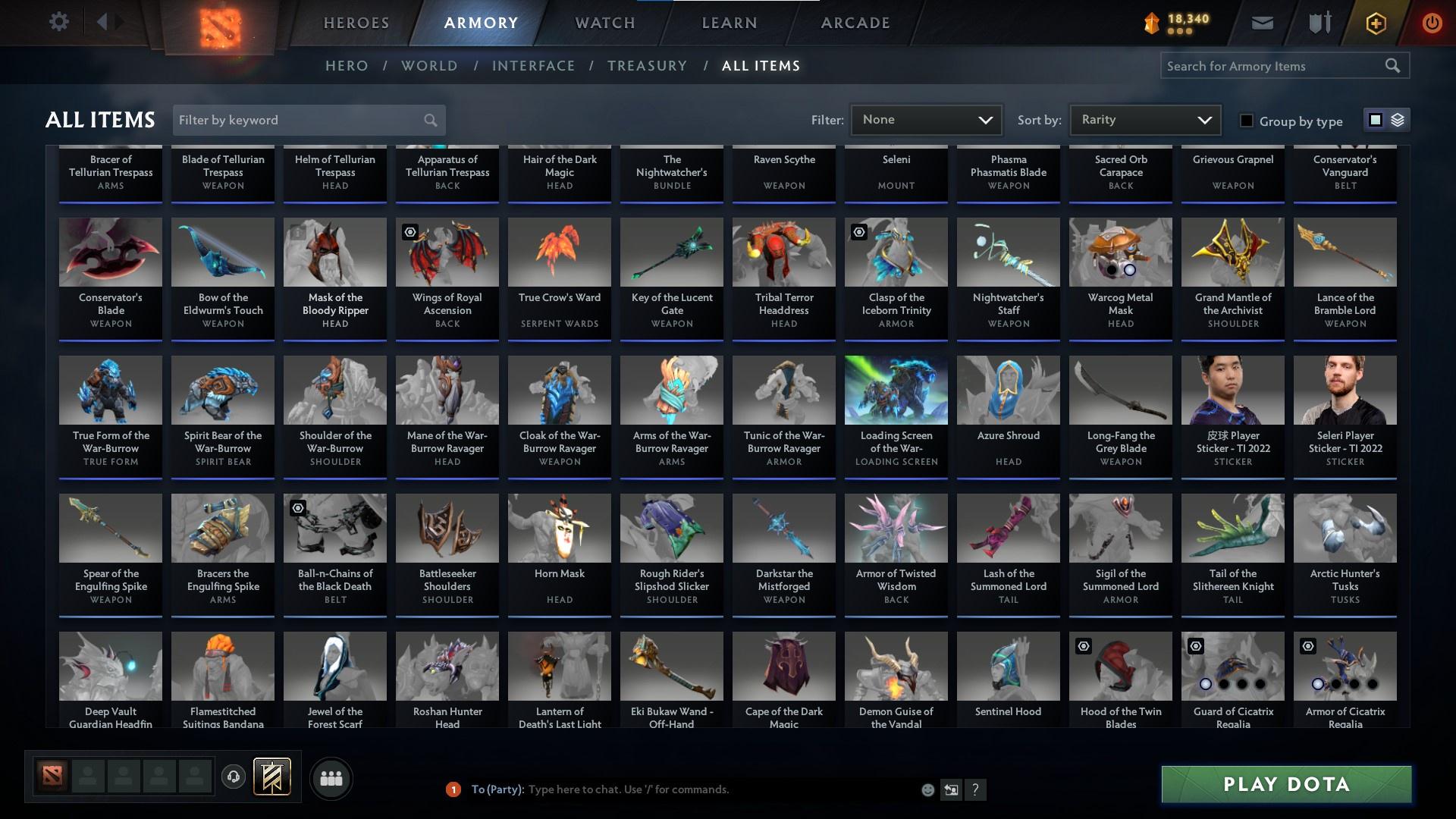Toggle the Group by type checkbox
The image size is (1456, 819).
pyautogui.click(x=1246, y=121)
